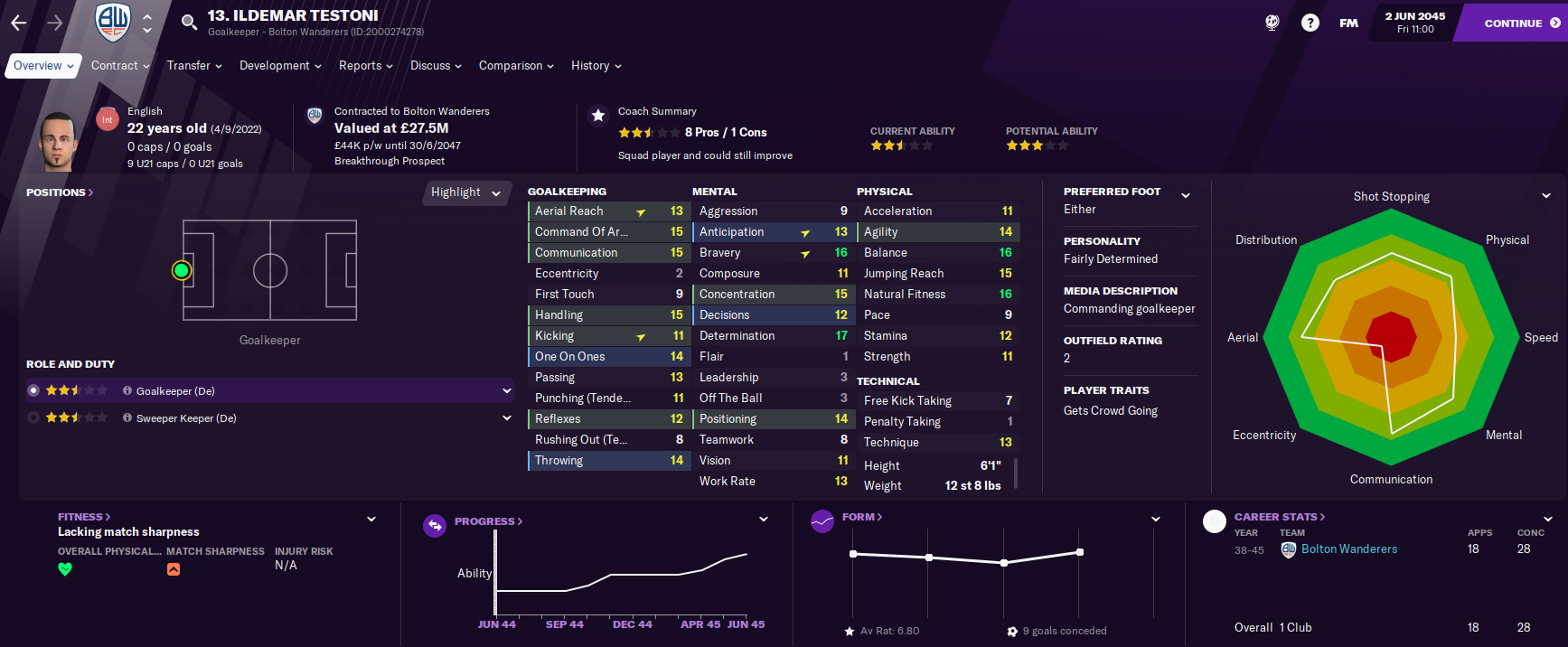Screen dimensions: 1568x647
Task: Open the Overview tab dropdown
Action: (x=43, y=66)
